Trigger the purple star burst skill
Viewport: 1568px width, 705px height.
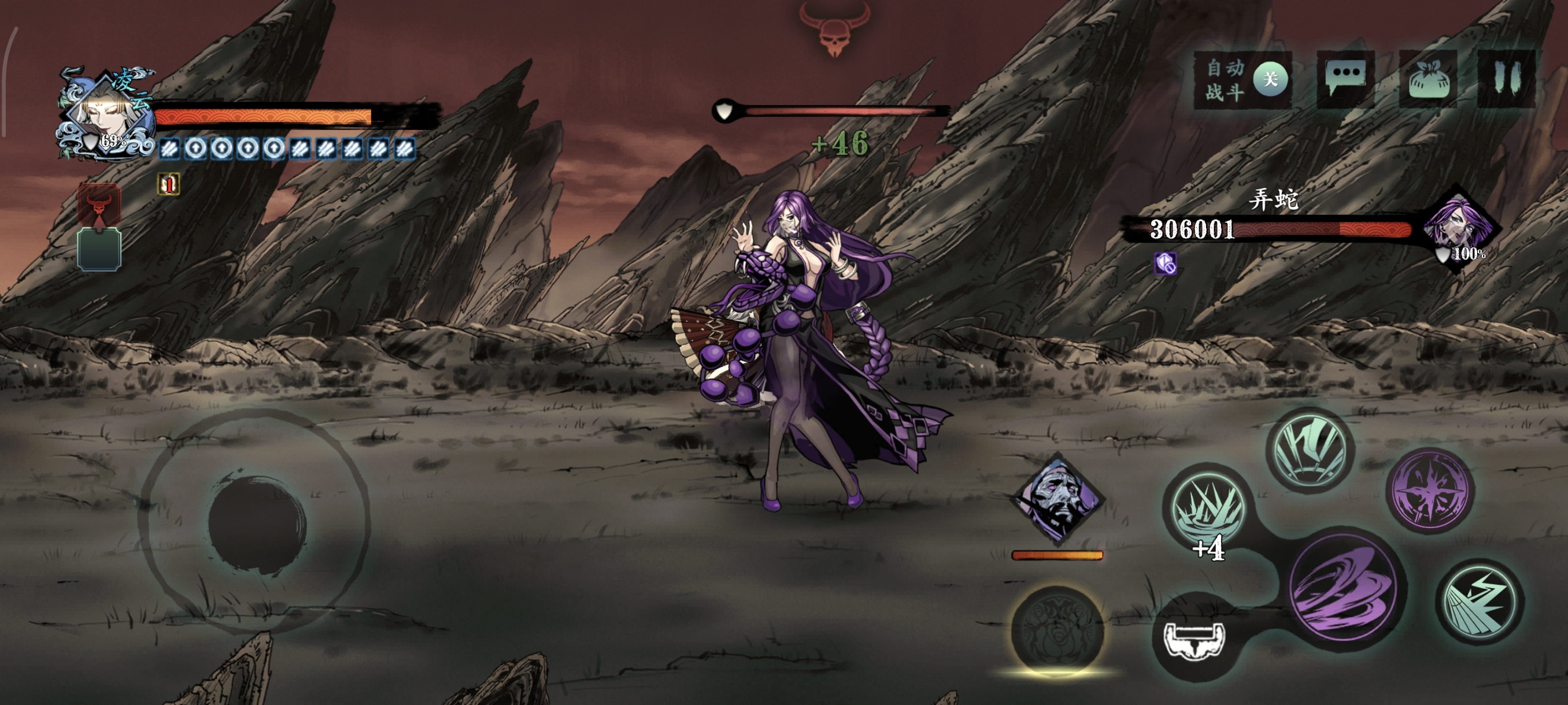[x=1430, y=489]
